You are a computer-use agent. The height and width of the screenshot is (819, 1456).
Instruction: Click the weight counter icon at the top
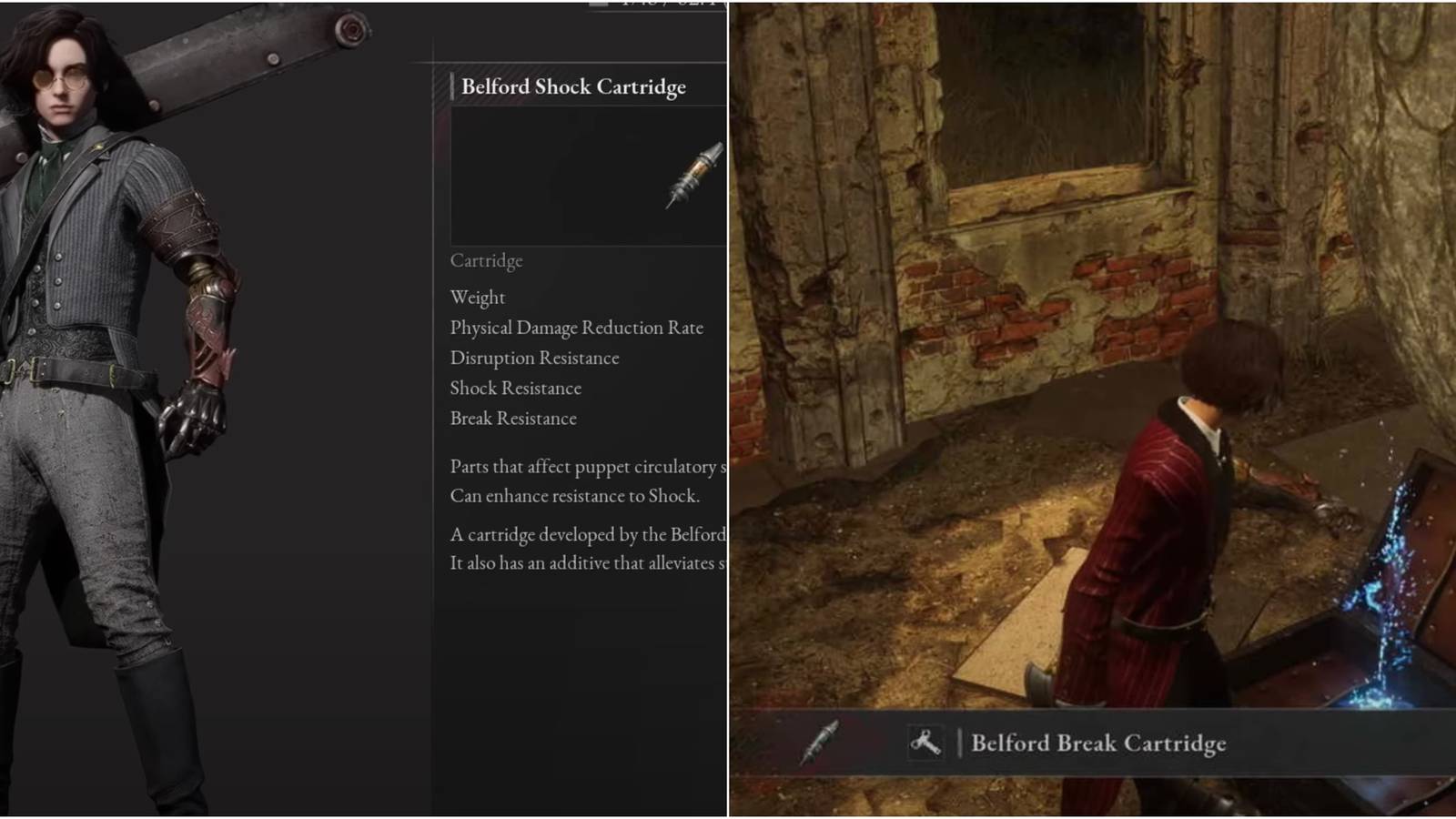click(x=599, y=5)
